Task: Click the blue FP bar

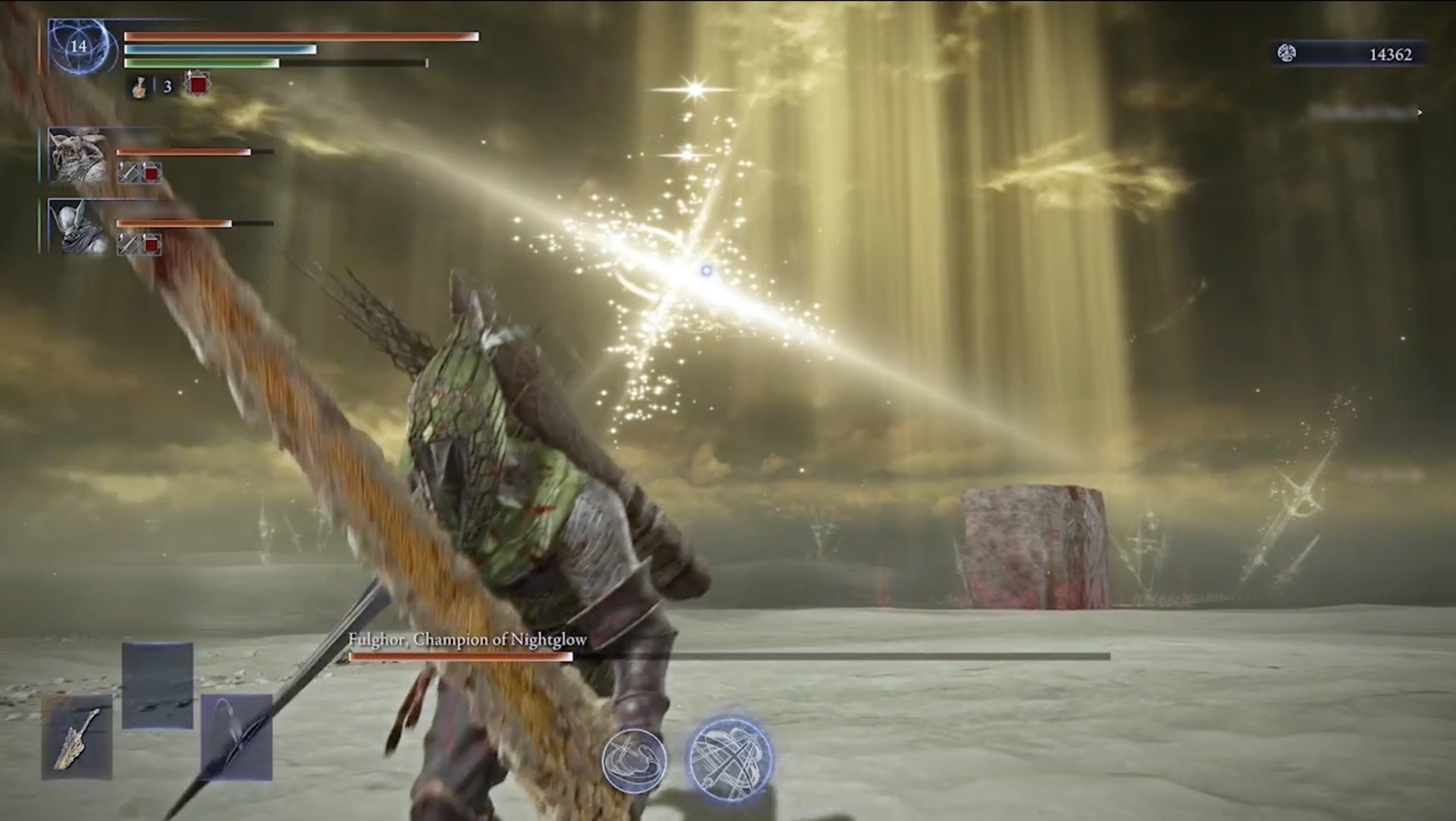Action: [220, 49]
